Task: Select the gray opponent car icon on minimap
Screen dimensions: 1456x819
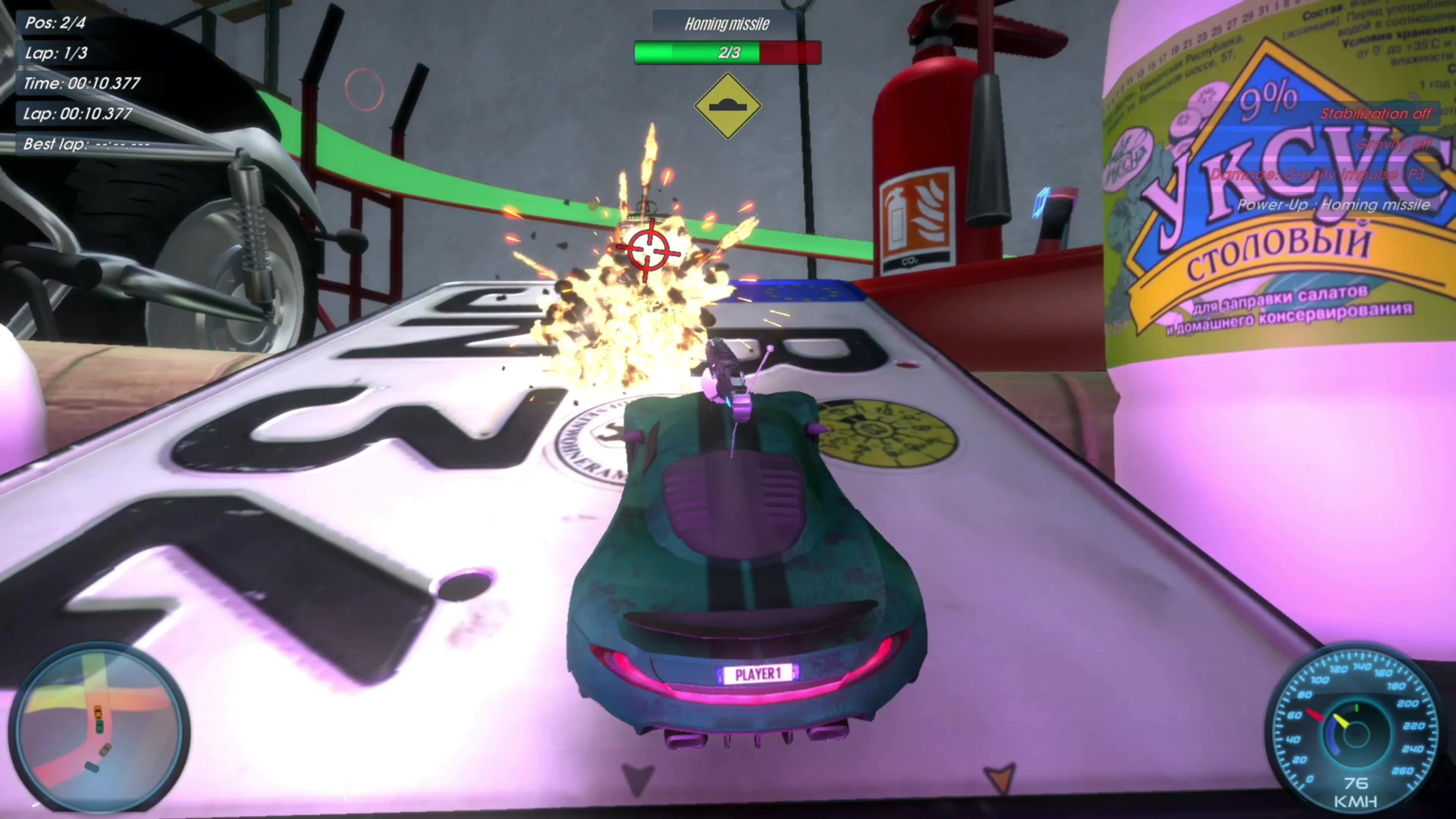Action: [105, 751]
